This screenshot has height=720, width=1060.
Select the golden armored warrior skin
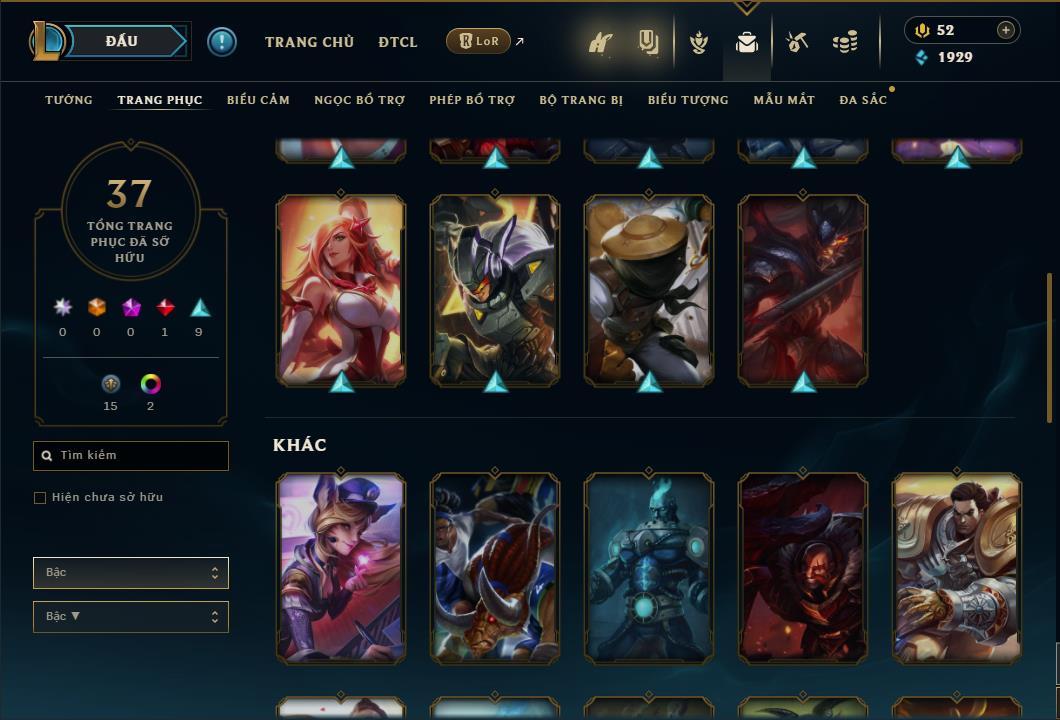[x=957, y=568]
